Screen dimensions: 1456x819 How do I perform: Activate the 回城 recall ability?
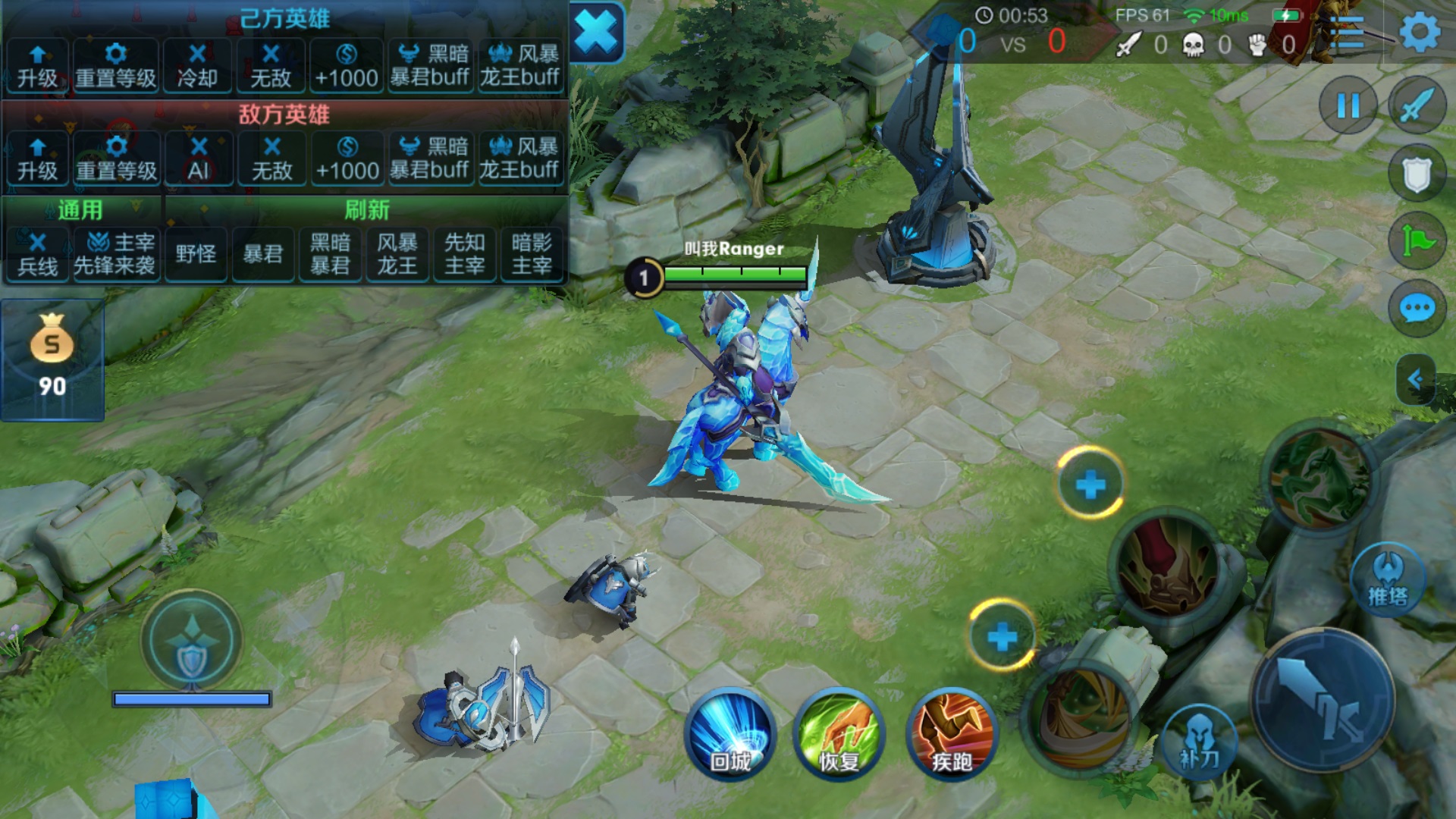pyautogui.click(x=730, y=734)
